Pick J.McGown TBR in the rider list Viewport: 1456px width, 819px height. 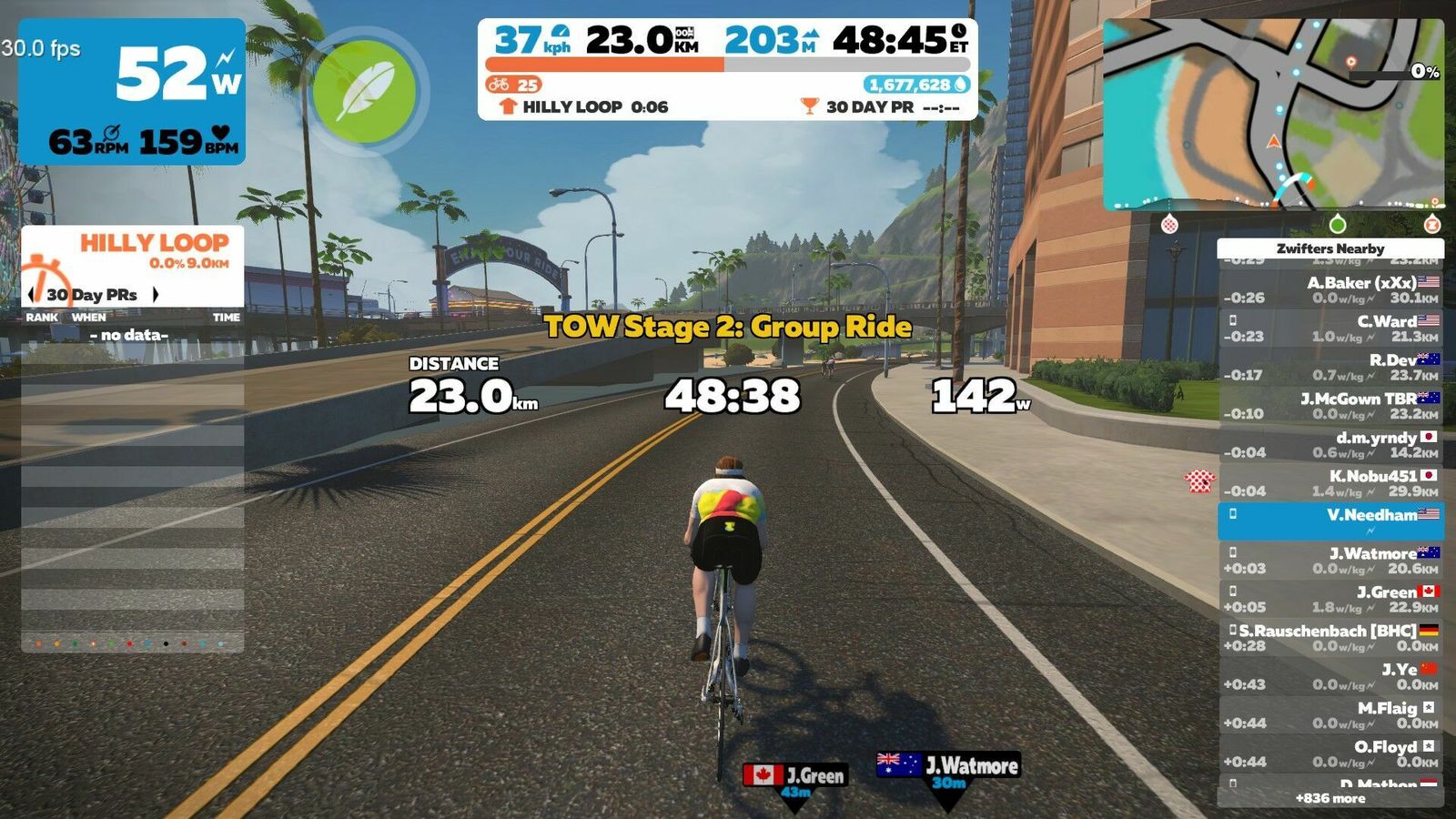1330,406
